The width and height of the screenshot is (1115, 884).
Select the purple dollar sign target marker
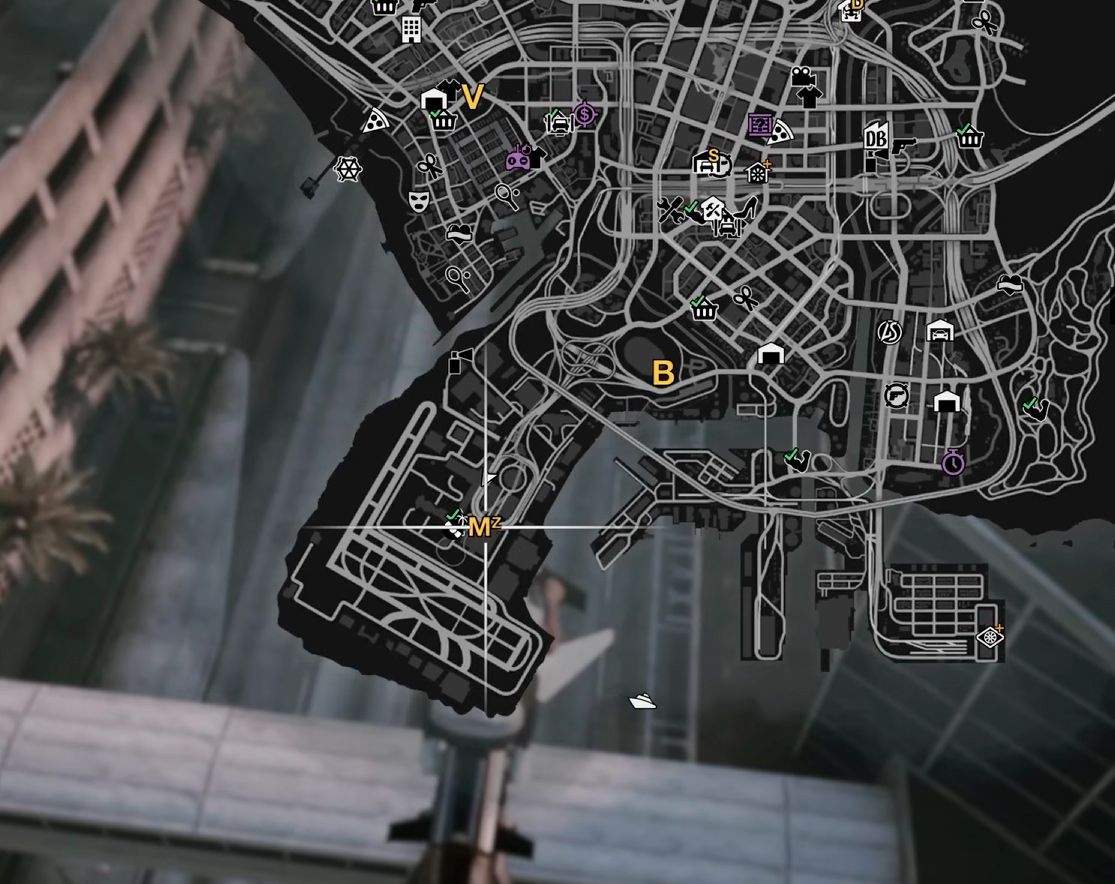[x=584, y=115]
